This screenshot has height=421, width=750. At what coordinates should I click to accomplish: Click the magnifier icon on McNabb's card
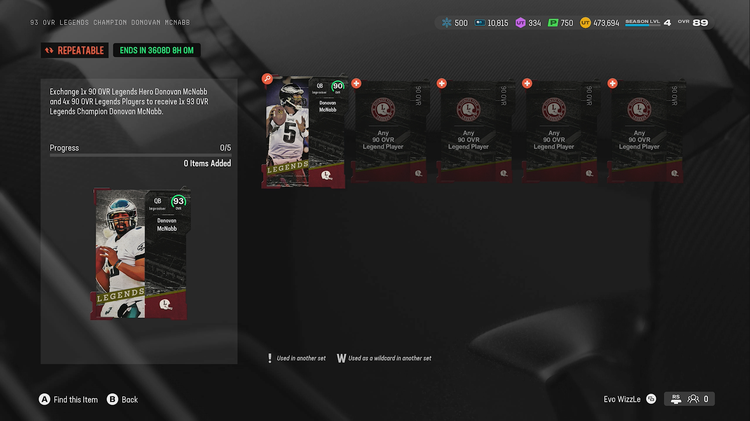click(267, 79)
